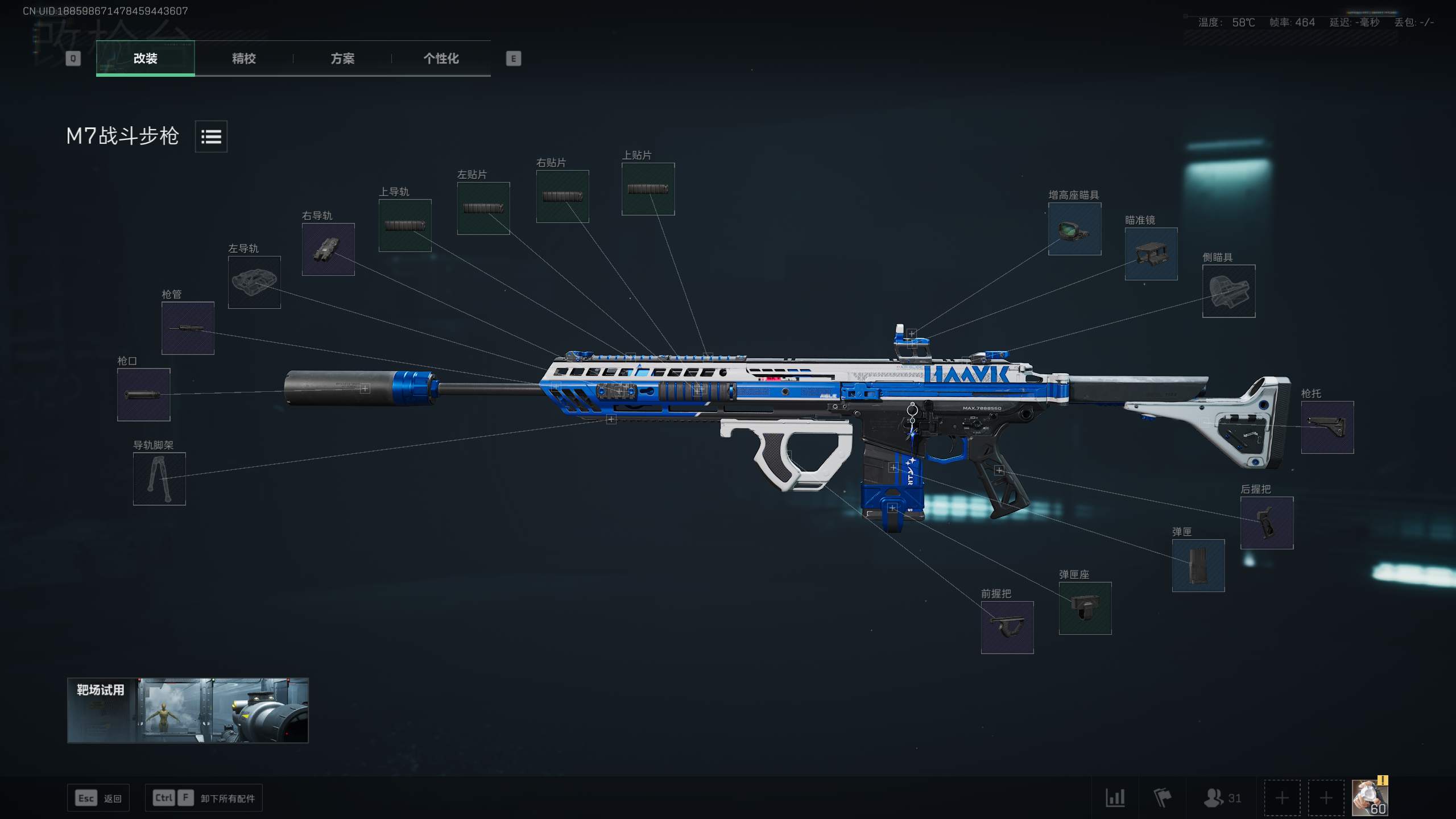Open the 上贴片 attachment slot
This screenshot has height=819, width=1456.
648,189
